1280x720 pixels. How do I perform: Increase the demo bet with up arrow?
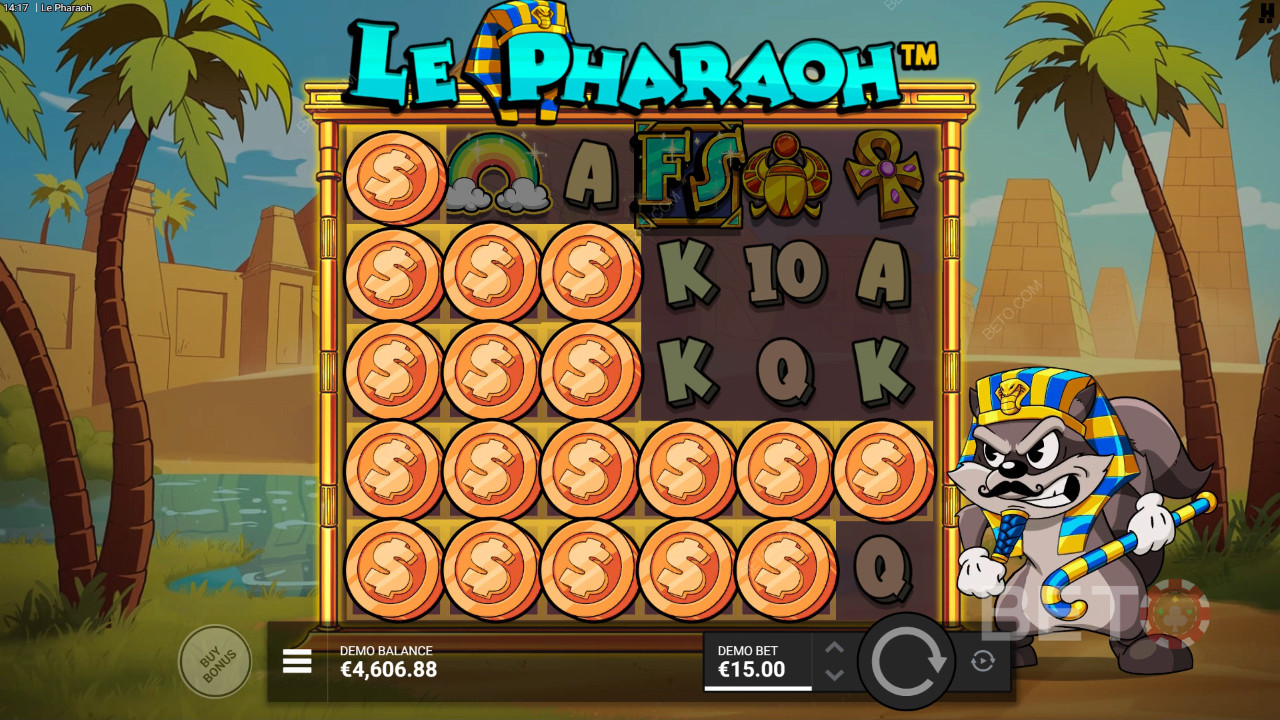click(x=835, y=648)
